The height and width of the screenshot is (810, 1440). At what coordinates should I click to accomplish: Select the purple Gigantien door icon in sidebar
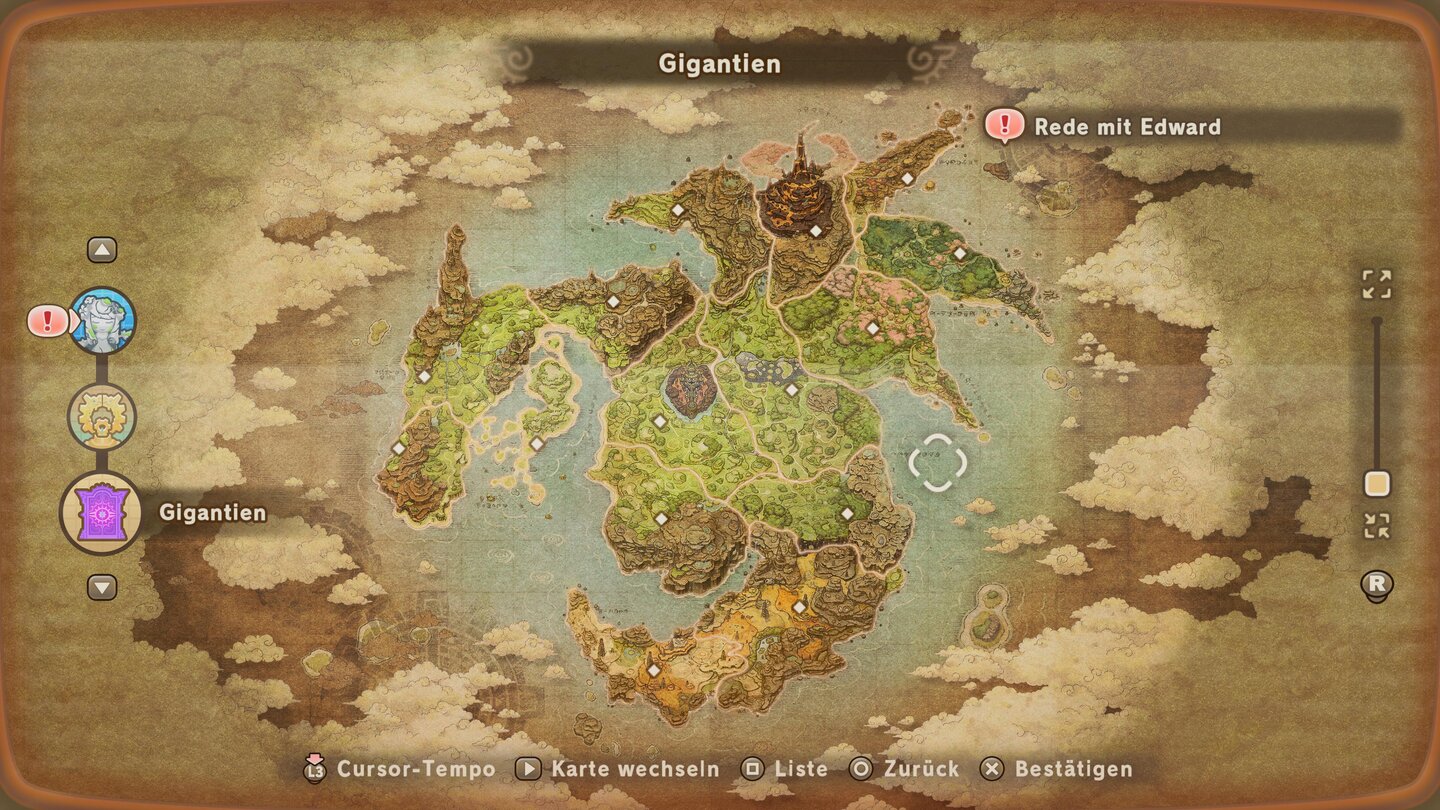103,513
